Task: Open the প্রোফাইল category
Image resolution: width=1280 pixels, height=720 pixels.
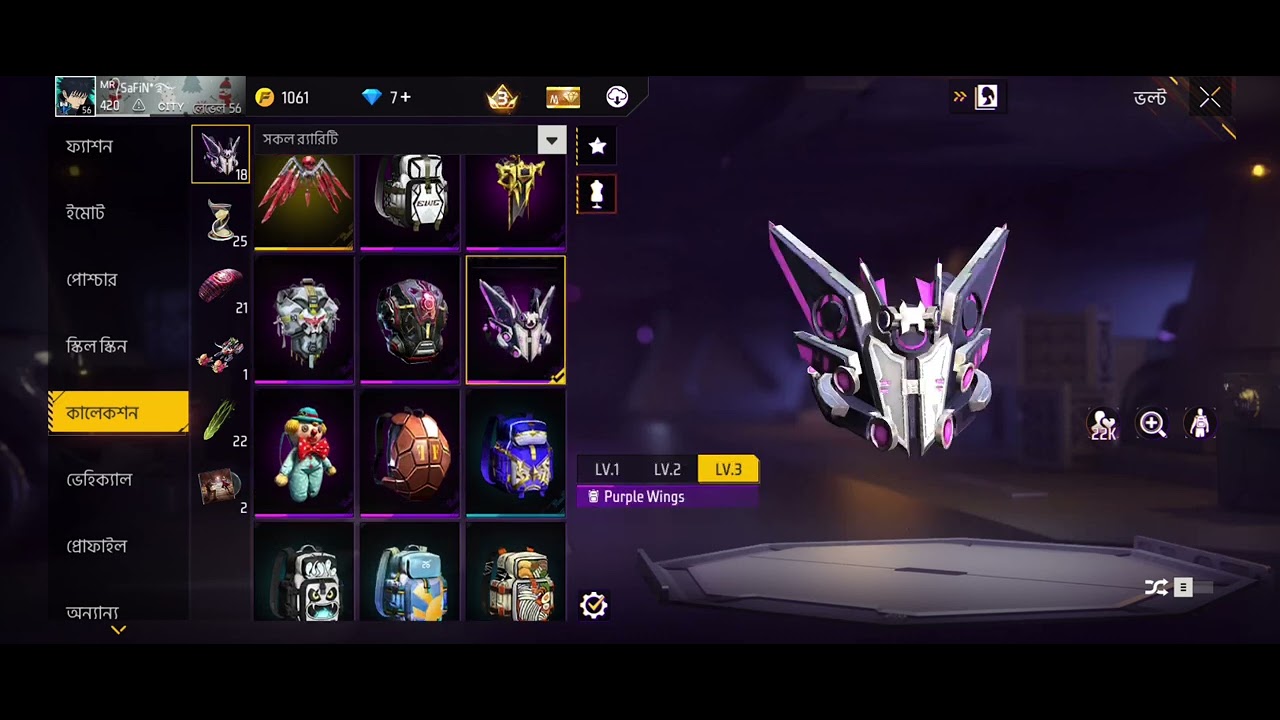Action: tap(96, 546)
